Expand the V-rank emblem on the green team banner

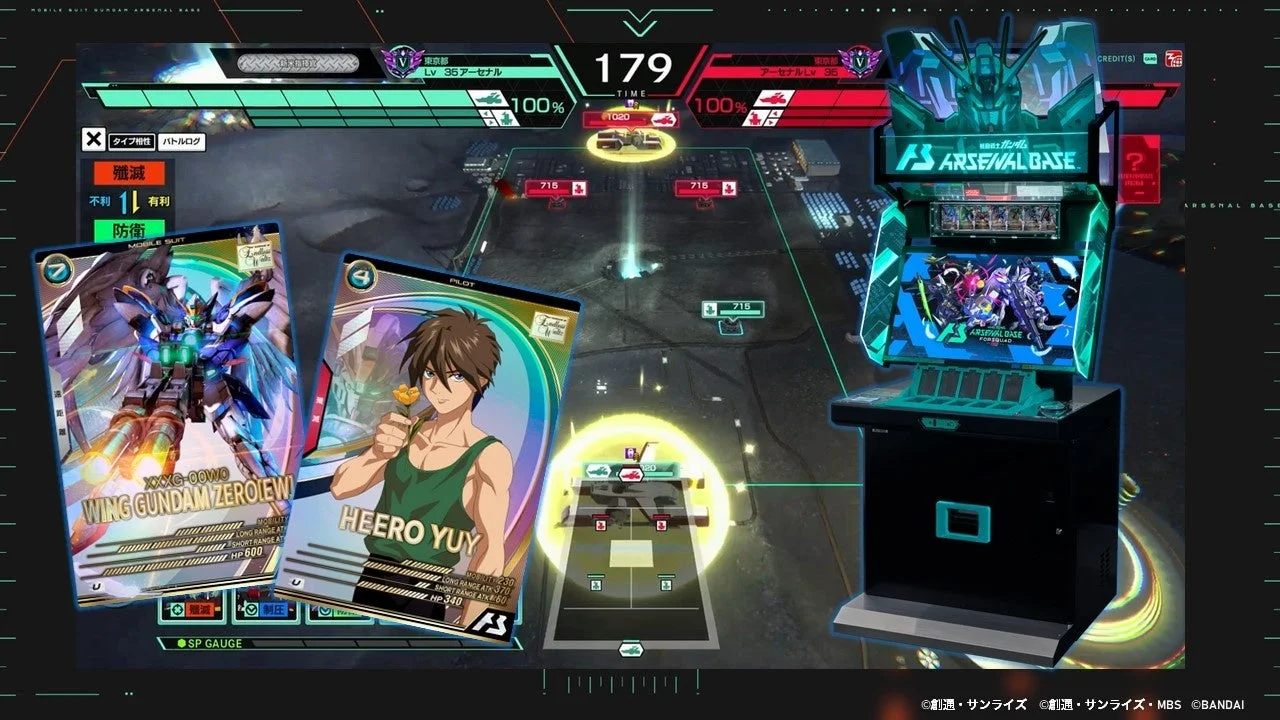pos(404,62)
